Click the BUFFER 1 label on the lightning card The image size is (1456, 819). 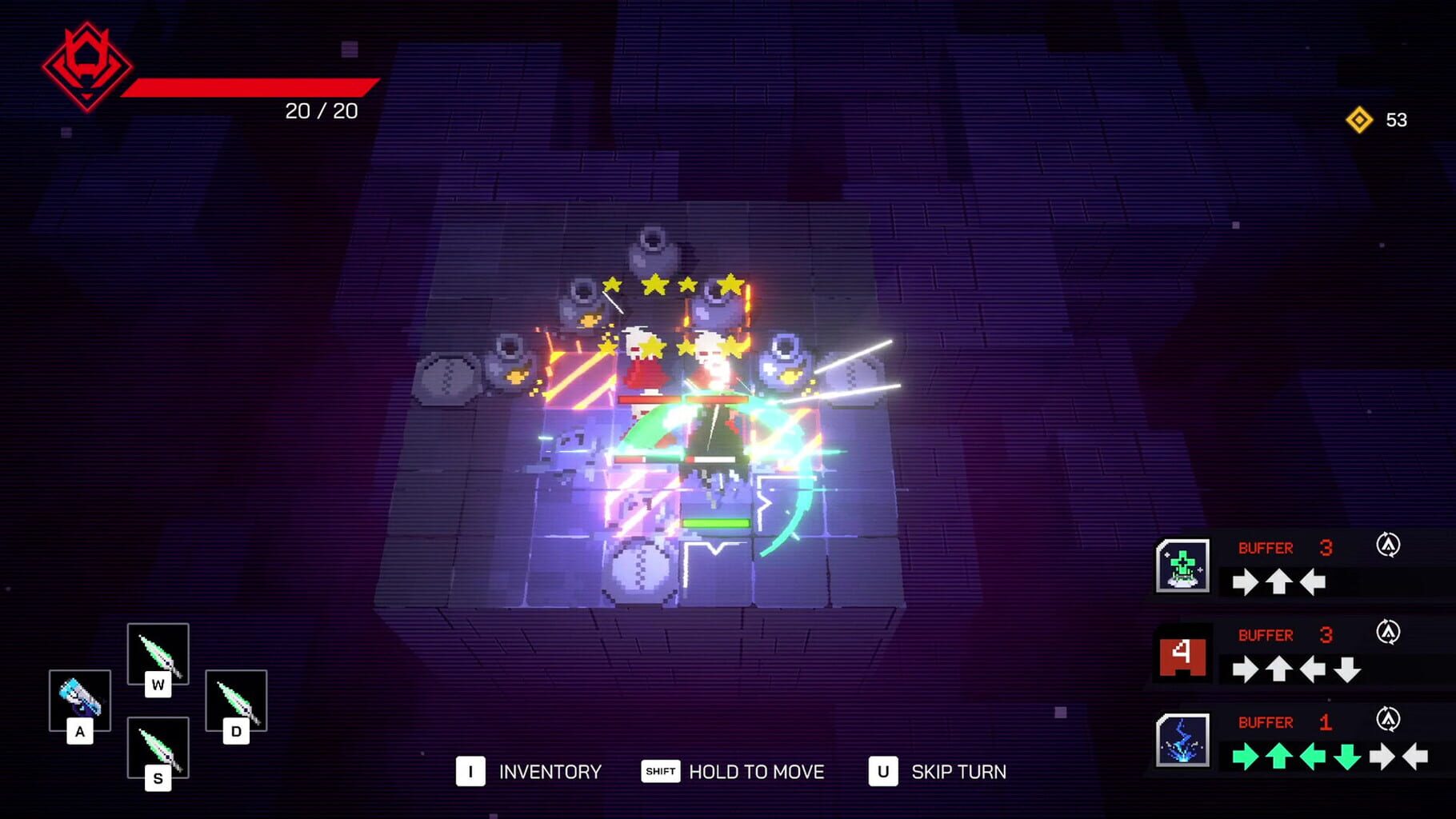[1266, 721]
